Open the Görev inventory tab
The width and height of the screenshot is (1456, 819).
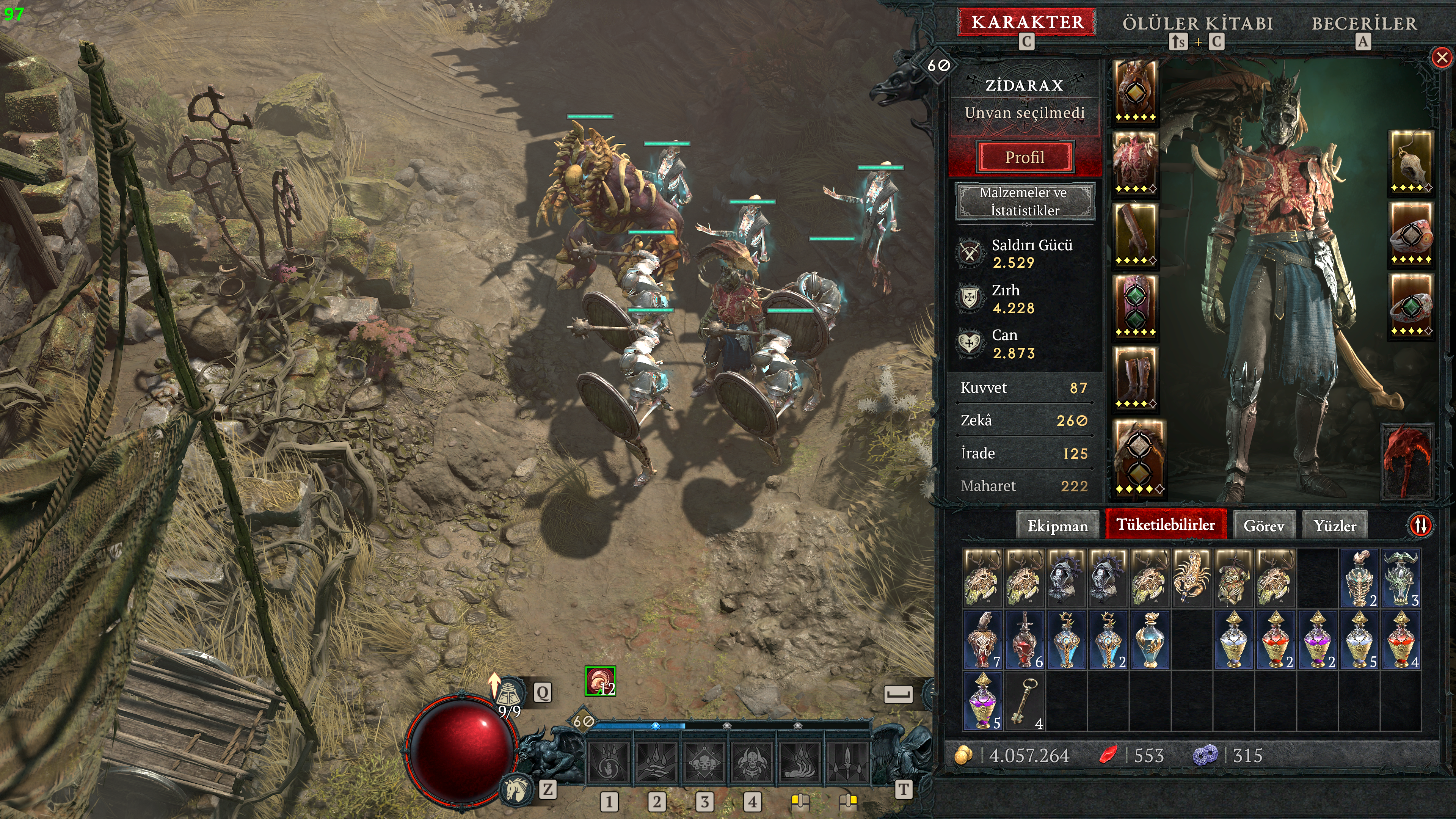[x=1263, y=526]
